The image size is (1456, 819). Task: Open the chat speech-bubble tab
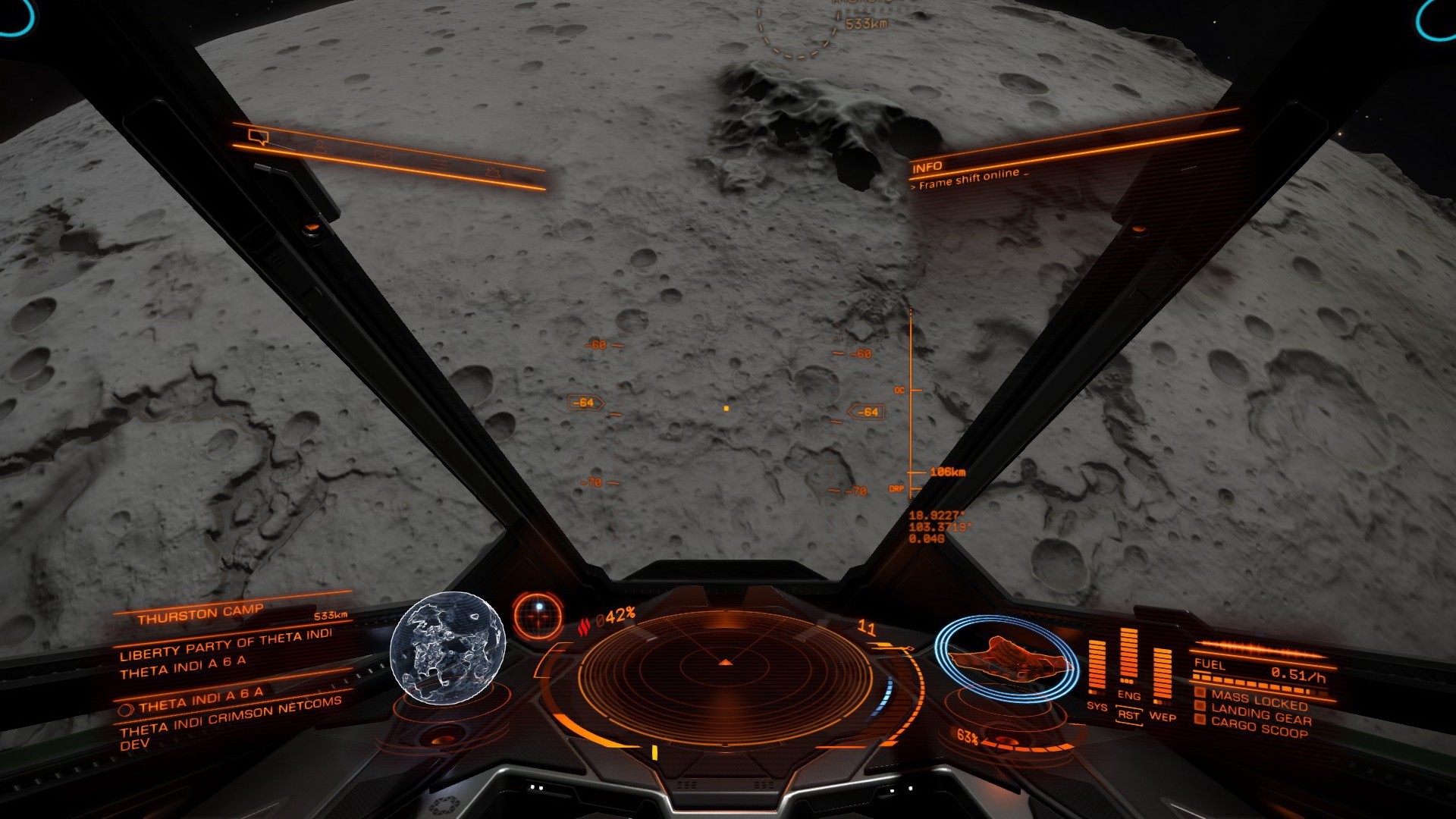(x=259, y=136)
